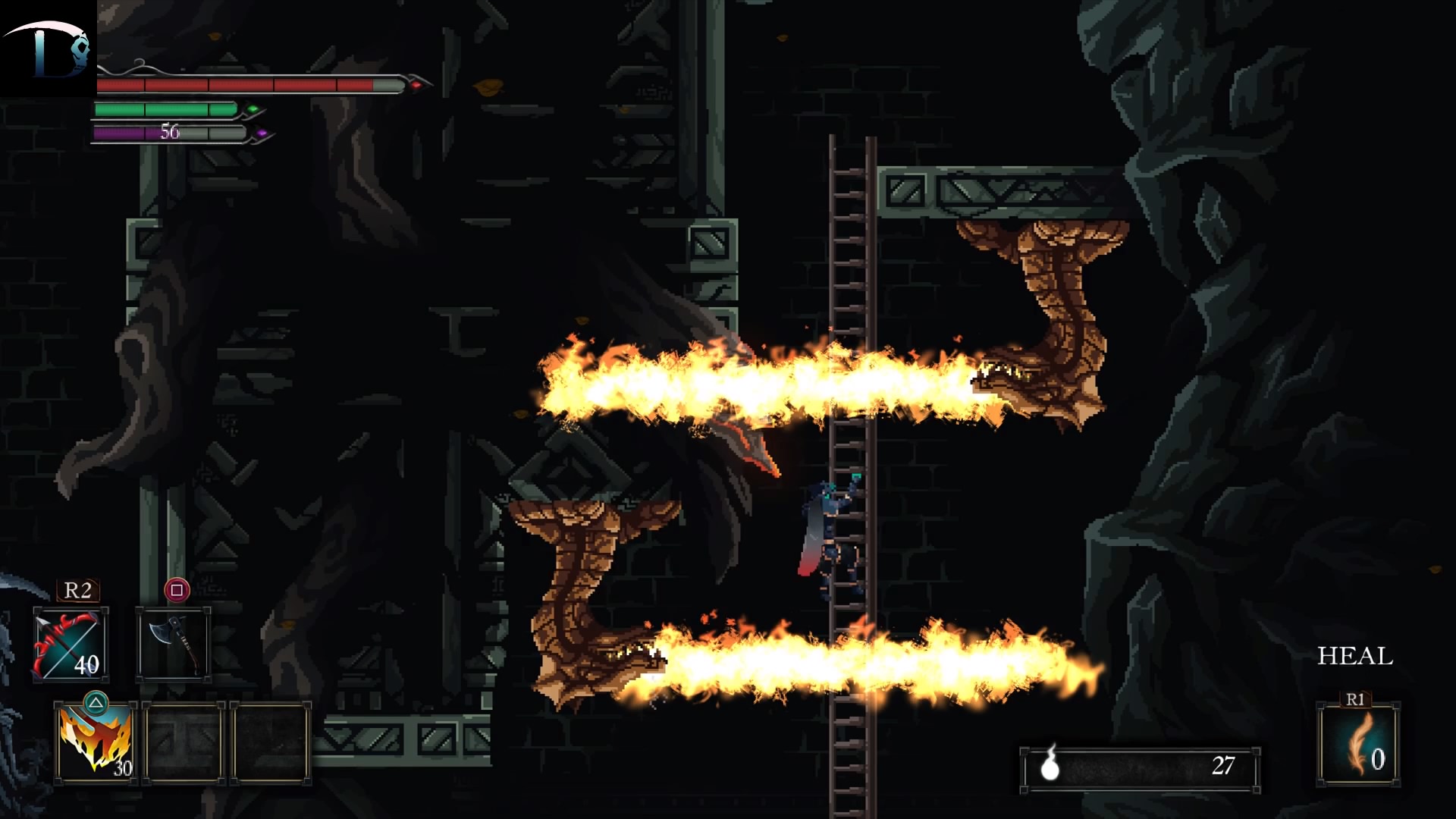Click the scythe logo in the corner
This screenshot has width=1456, height=819.
pyautogui.click(x=48, y=48)
